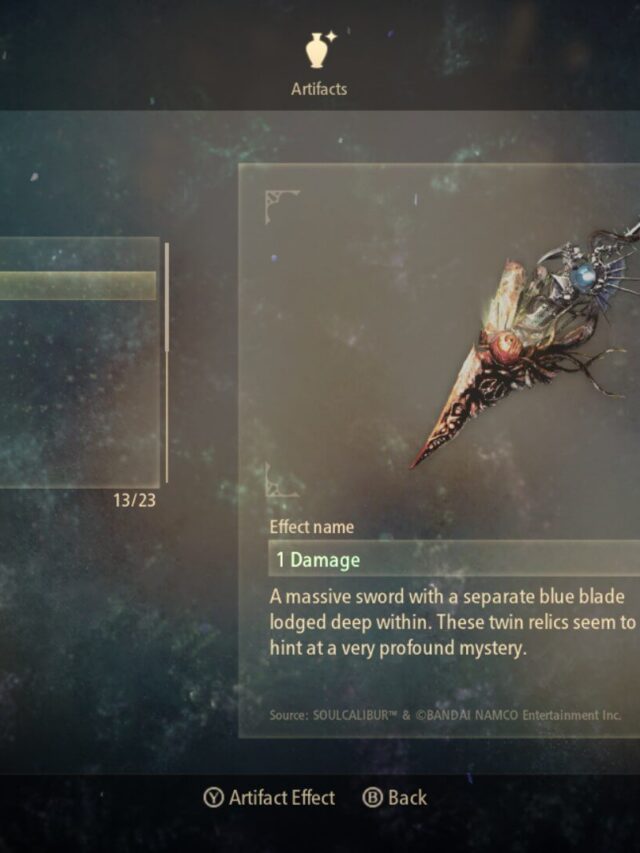The width and height of the screenshot is (640, 853).
Task: Select the highlighted row in the artifact list
Action: click(x=78, y=285)
